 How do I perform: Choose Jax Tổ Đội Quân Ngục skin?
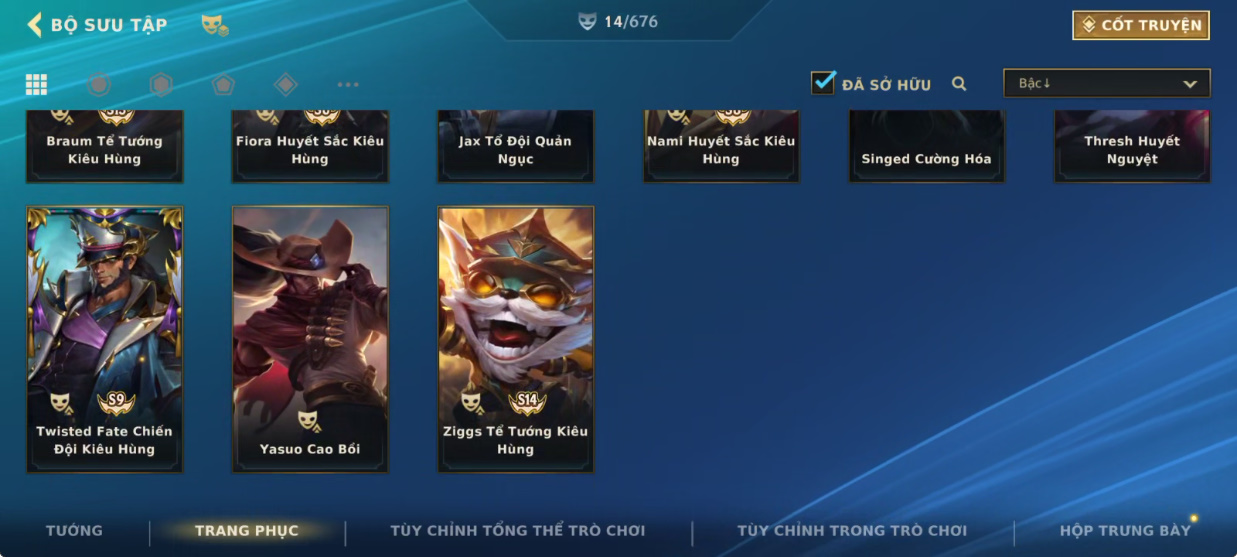[516, 146]
